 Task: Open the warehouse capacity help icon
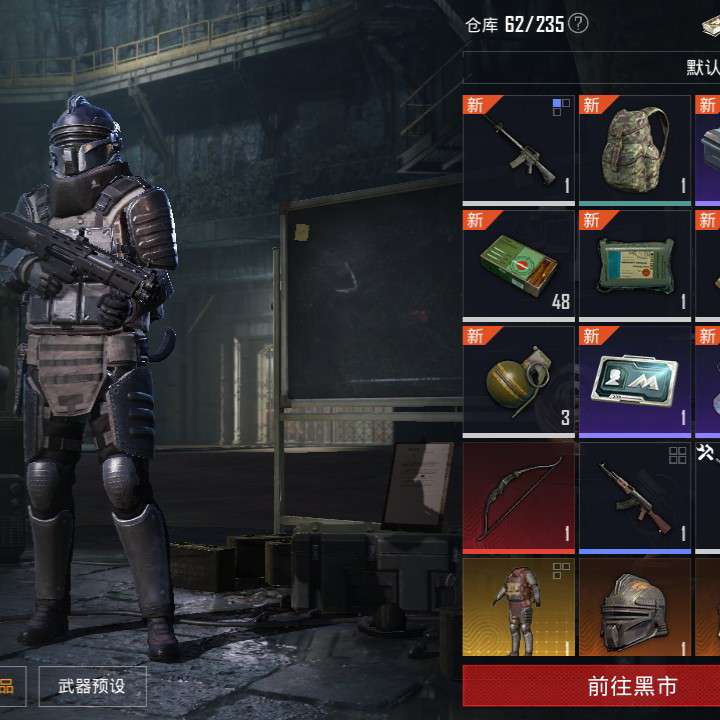[x=578, y=24]
